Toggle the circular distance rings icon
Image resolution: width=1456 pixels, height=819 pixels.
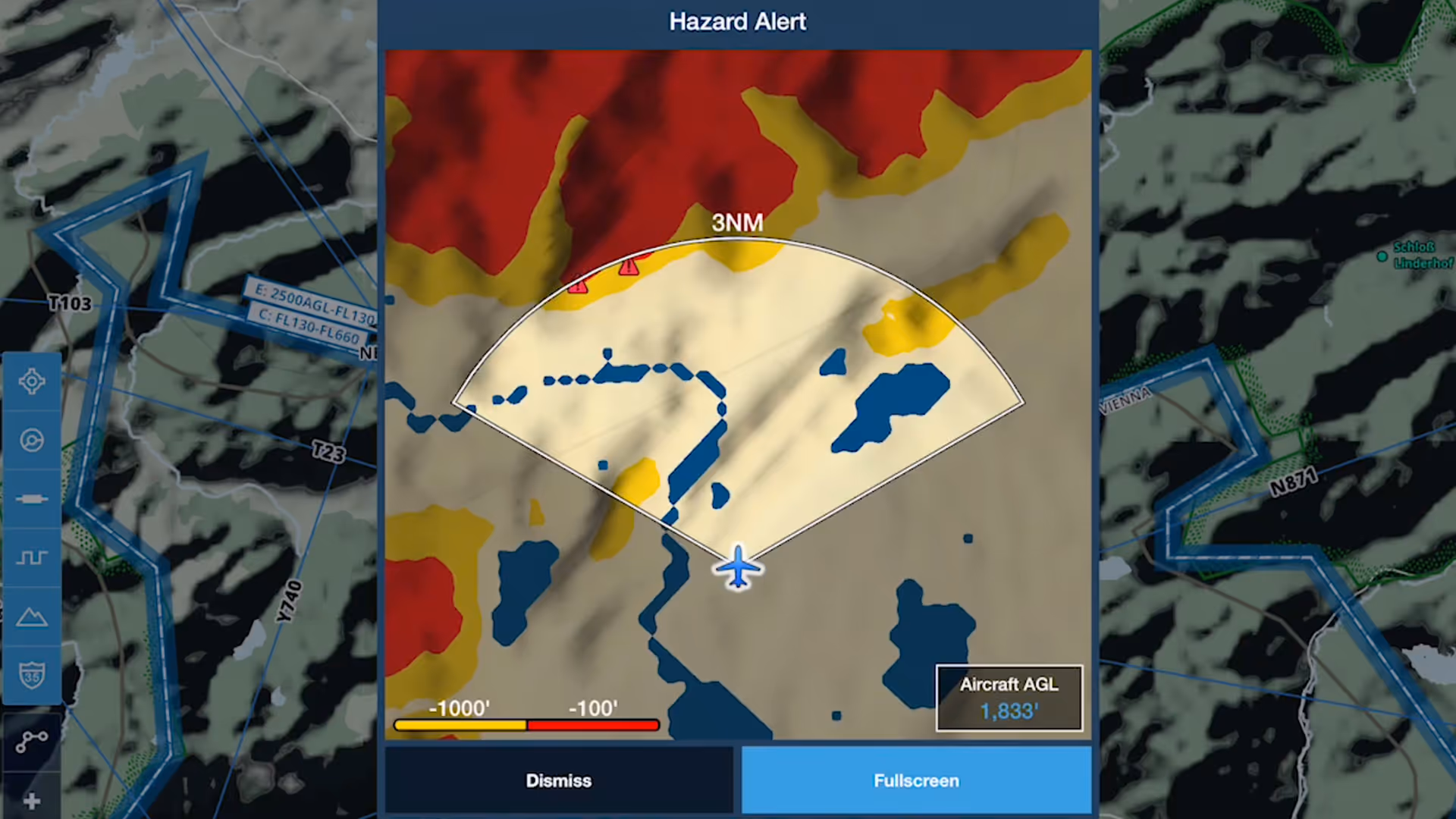pos(32,440)
